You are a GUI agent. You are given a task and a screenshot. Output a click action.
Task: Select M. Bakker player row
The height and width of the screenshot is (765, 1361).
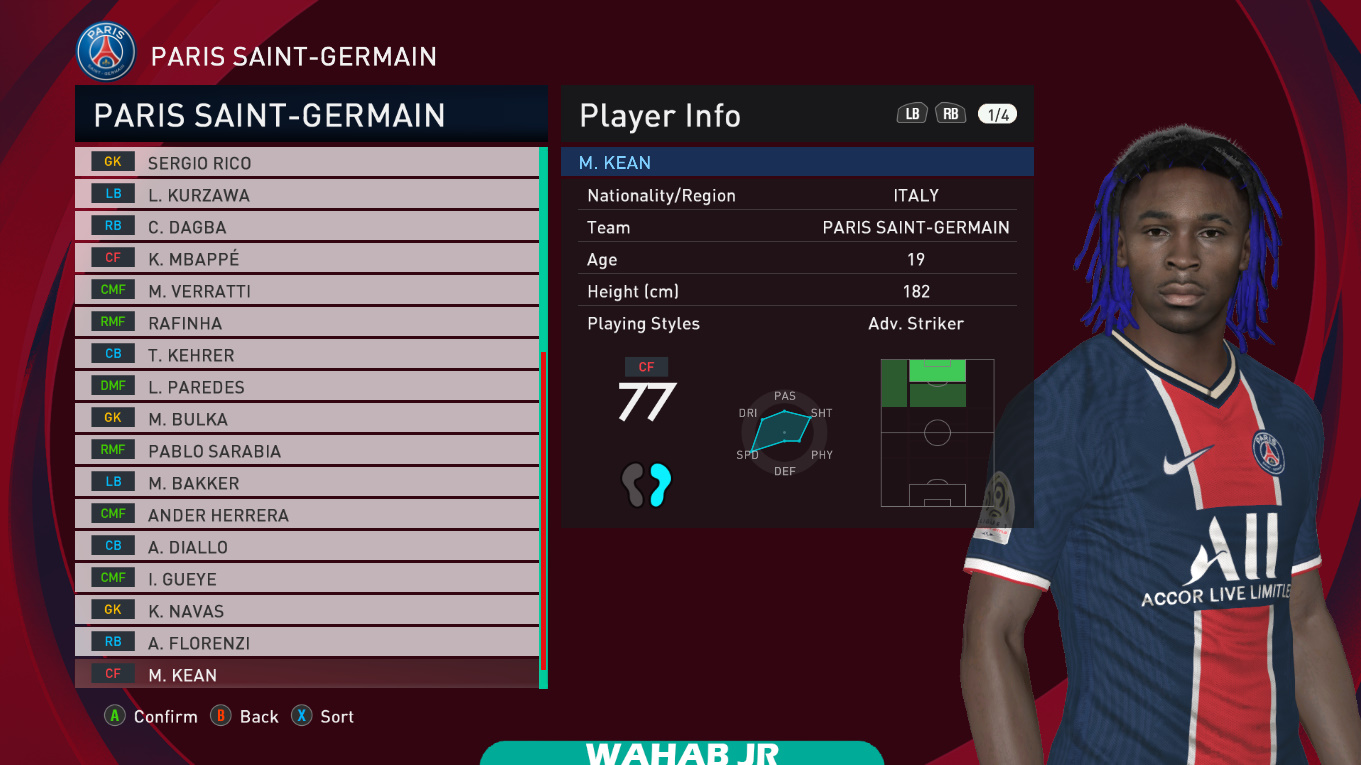click(x=306, y=483)
